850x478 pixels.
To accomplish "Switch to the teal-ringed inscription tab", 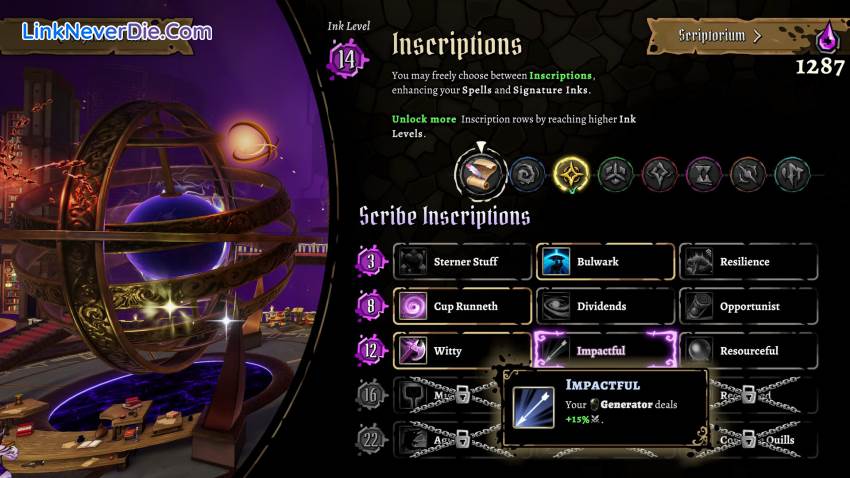I will (x=791, y=175).
